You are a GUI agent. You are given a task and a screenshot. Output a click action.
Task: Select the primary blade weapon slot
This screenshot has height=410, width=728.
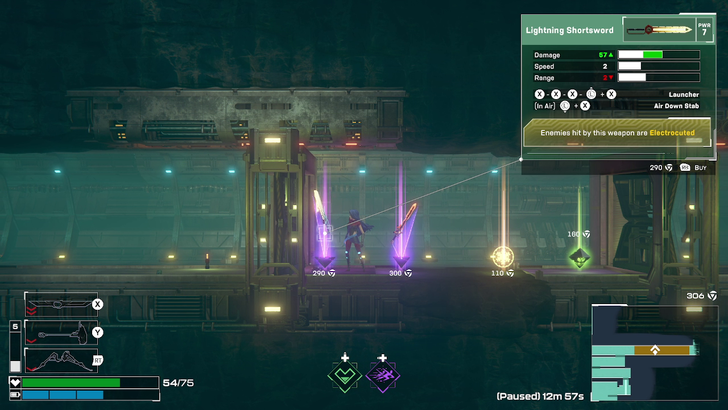coord(58,305)
